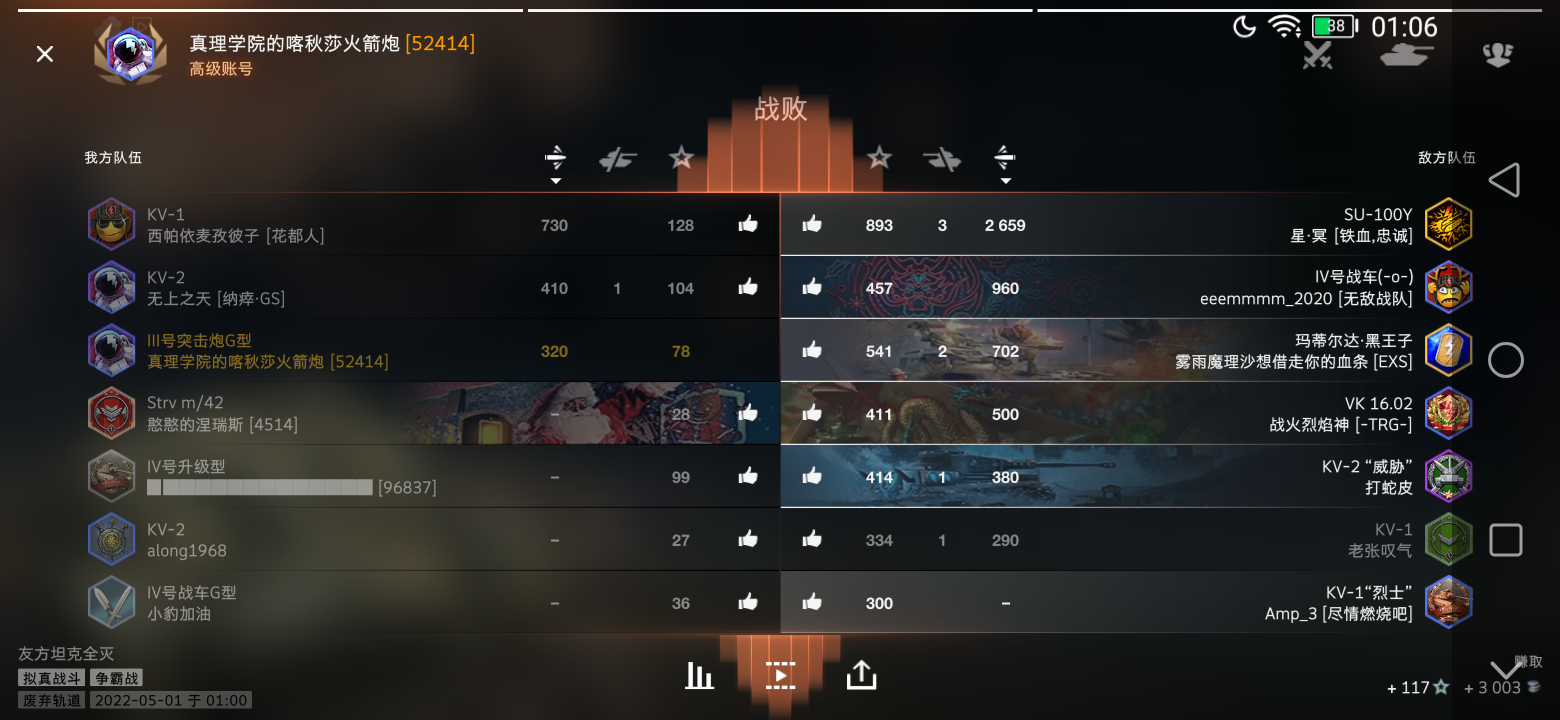Screen dimensions: 1560x720
Task: Open the tank garage icon top right
Action: pos(1406,57)
